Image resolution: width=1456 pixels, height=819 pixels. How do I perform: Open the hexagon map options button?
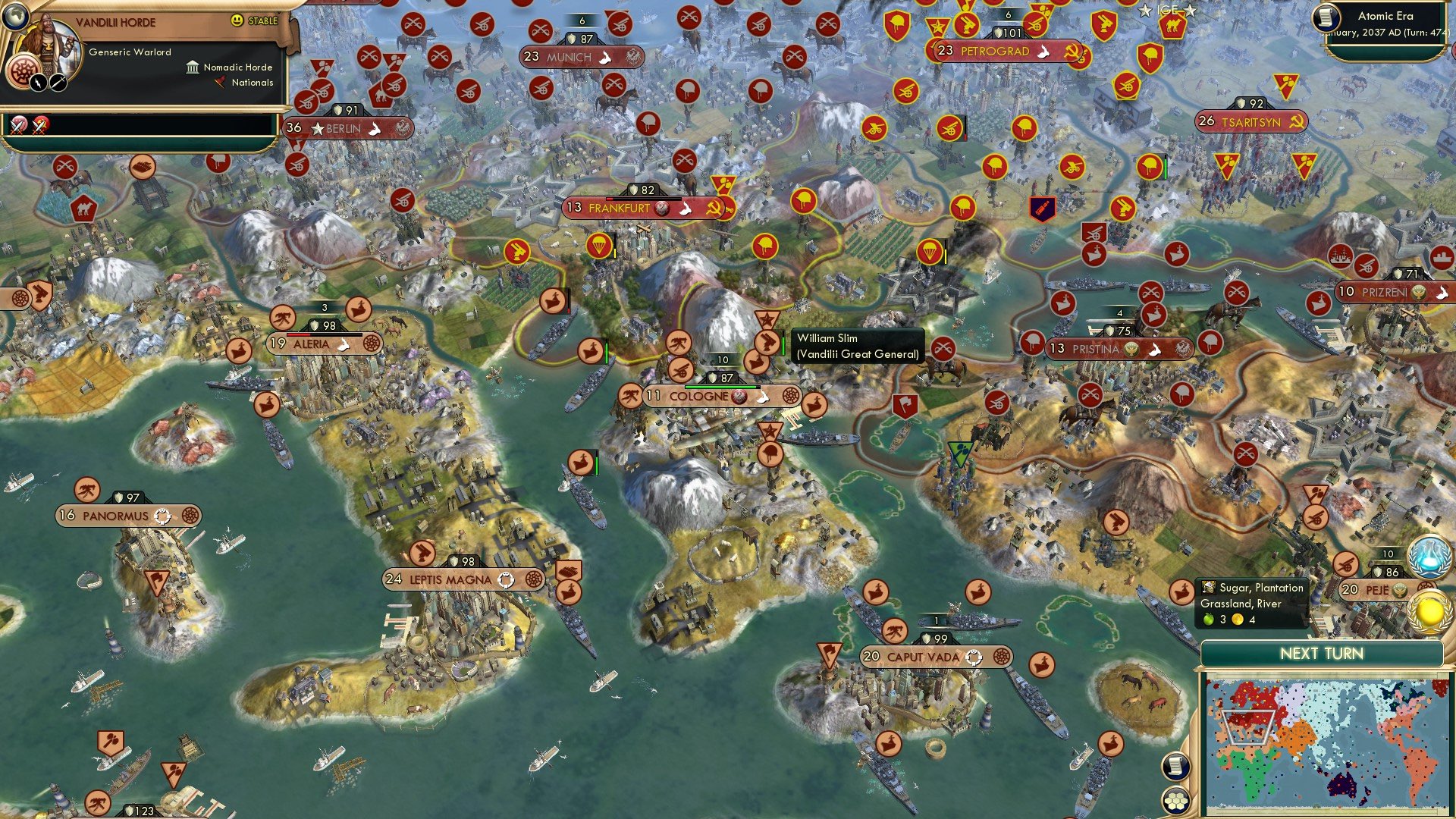pyautogui.click(x=1175, y=801)
